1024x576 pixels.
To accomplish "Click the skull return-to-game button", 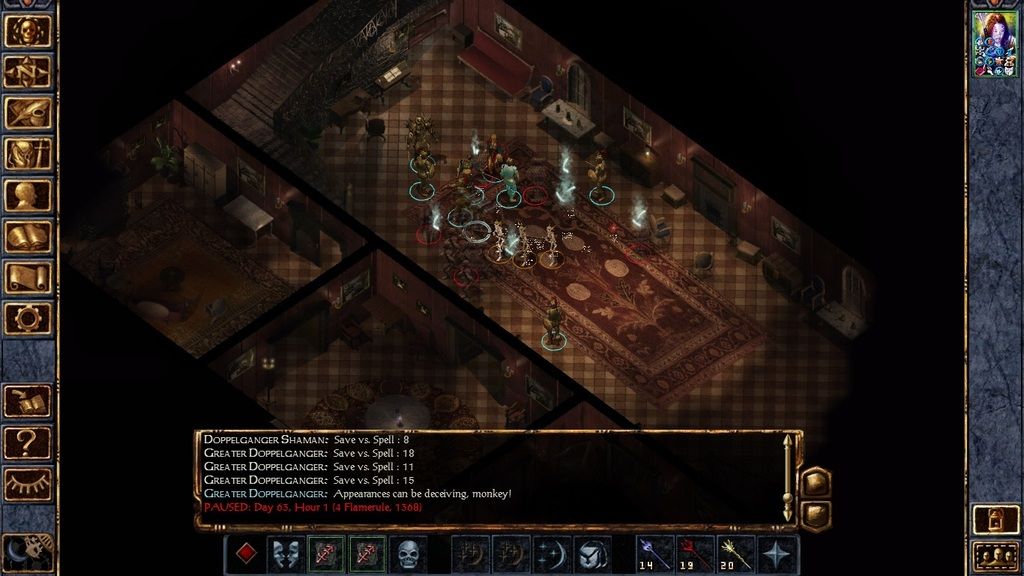I will [x=27, y=30].
